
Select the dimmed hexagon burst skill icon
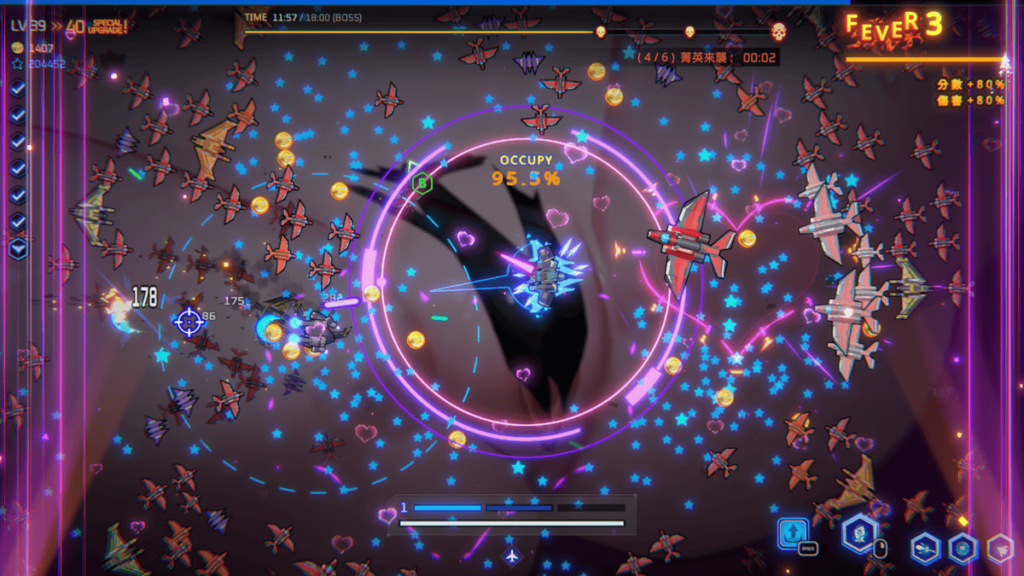(x=999, y=547)
